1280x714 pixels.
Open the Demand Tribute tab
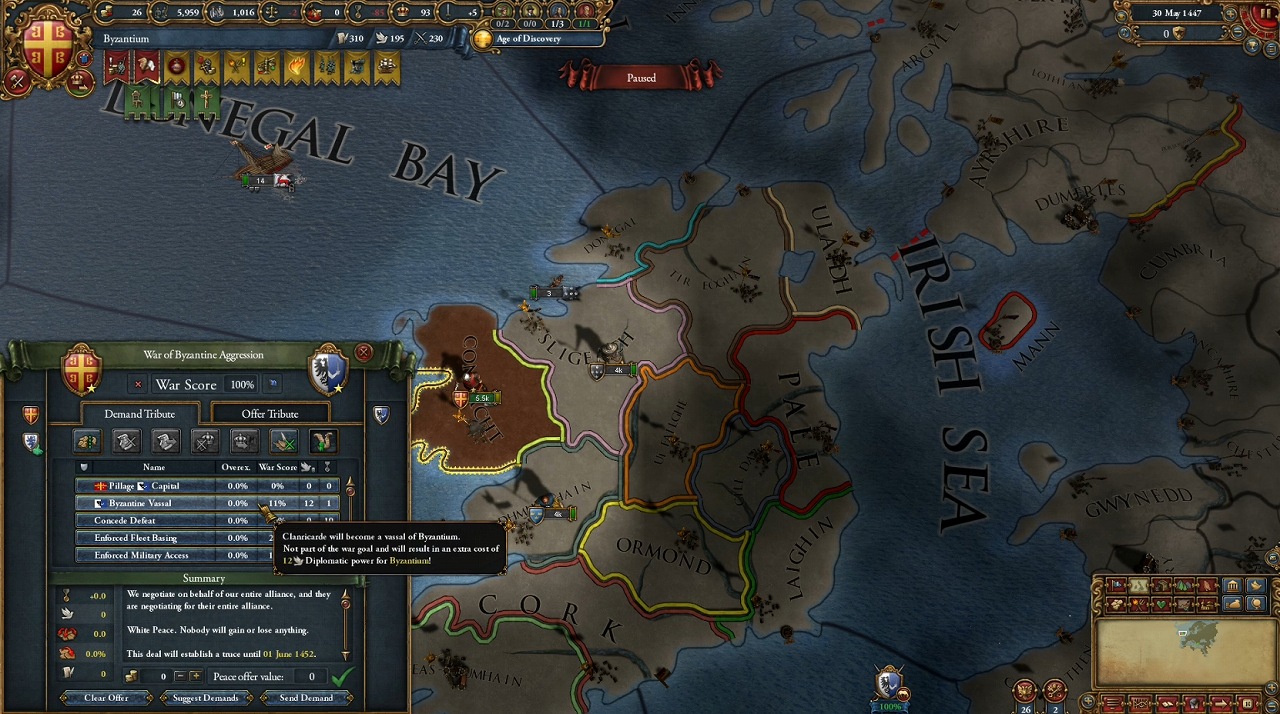click(139, 414)
